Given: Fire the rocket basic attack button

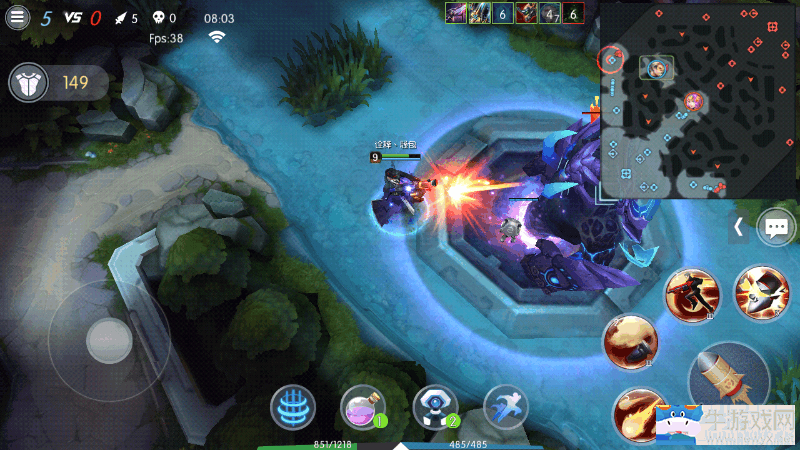Looking at the screenshot, I should pyautogui.click(x=727, y=376).
